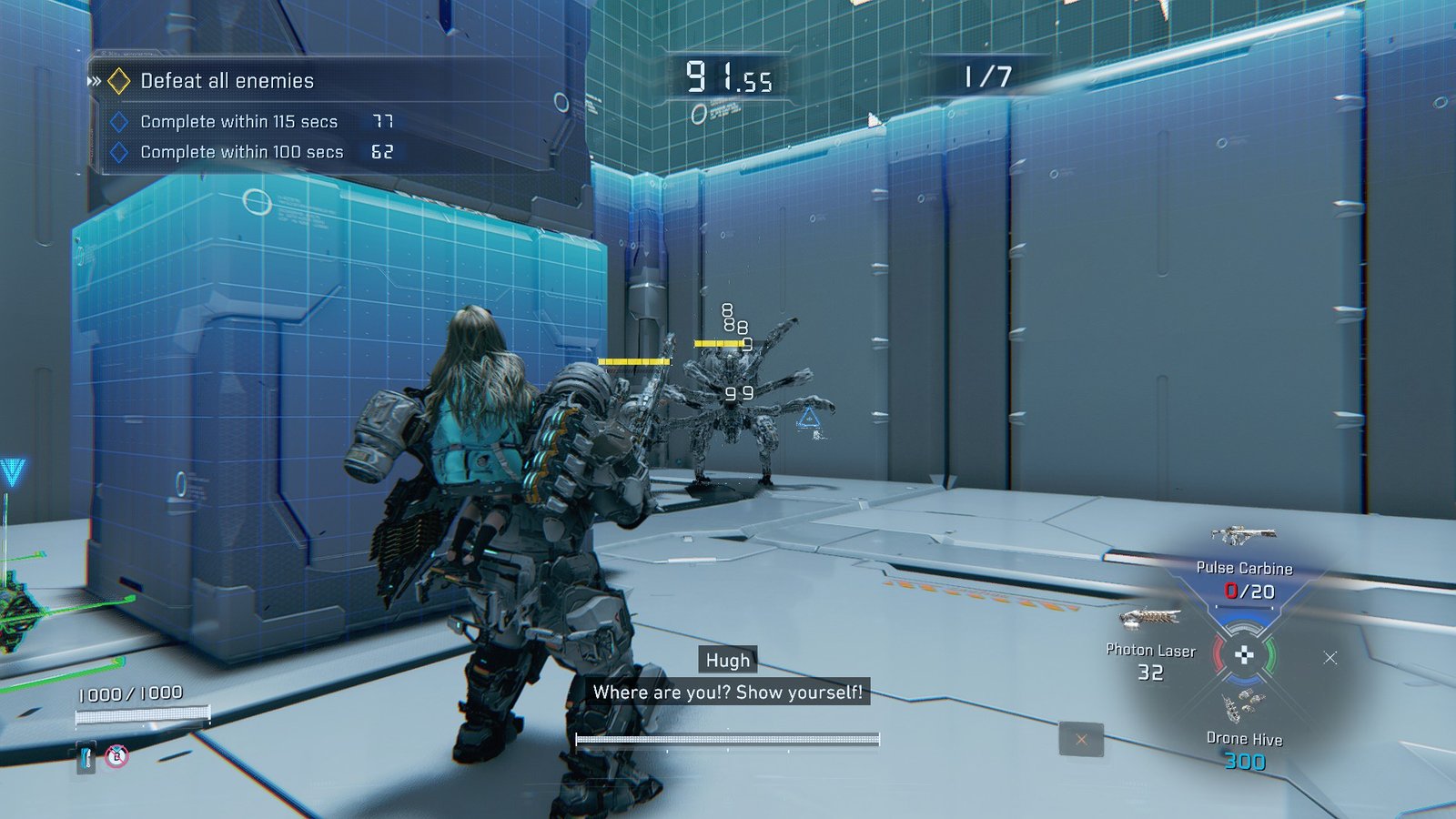Select the empty X slot on weapon wheel
1456x819 pixels.
1330,657
